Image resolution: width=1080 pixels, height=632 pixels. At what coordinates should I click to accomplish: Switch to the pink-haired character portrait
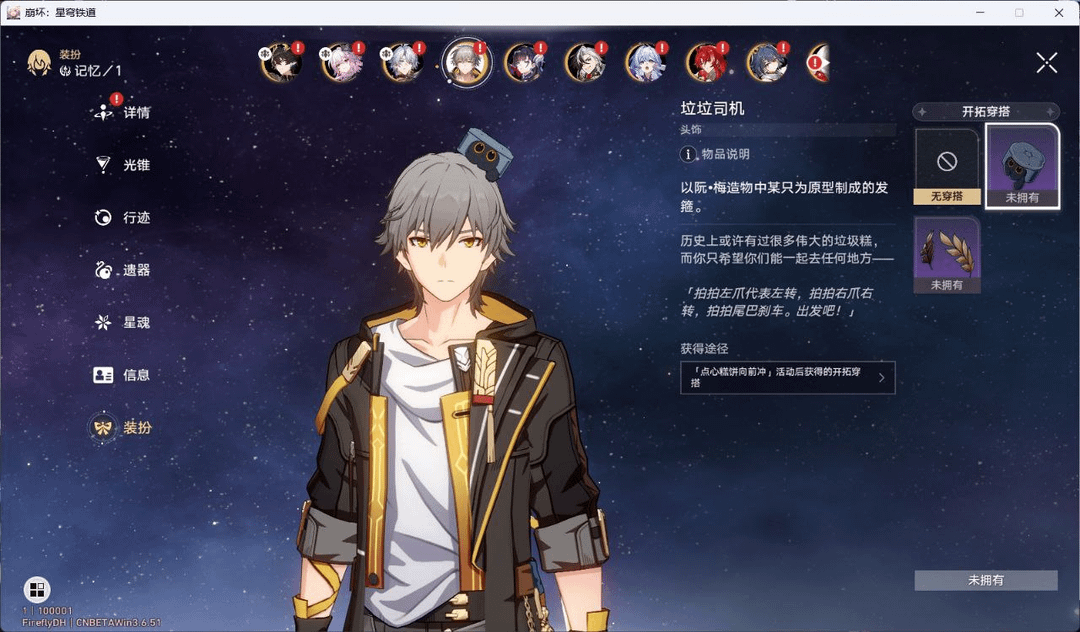pyautogui.click(x=339, y=63)
